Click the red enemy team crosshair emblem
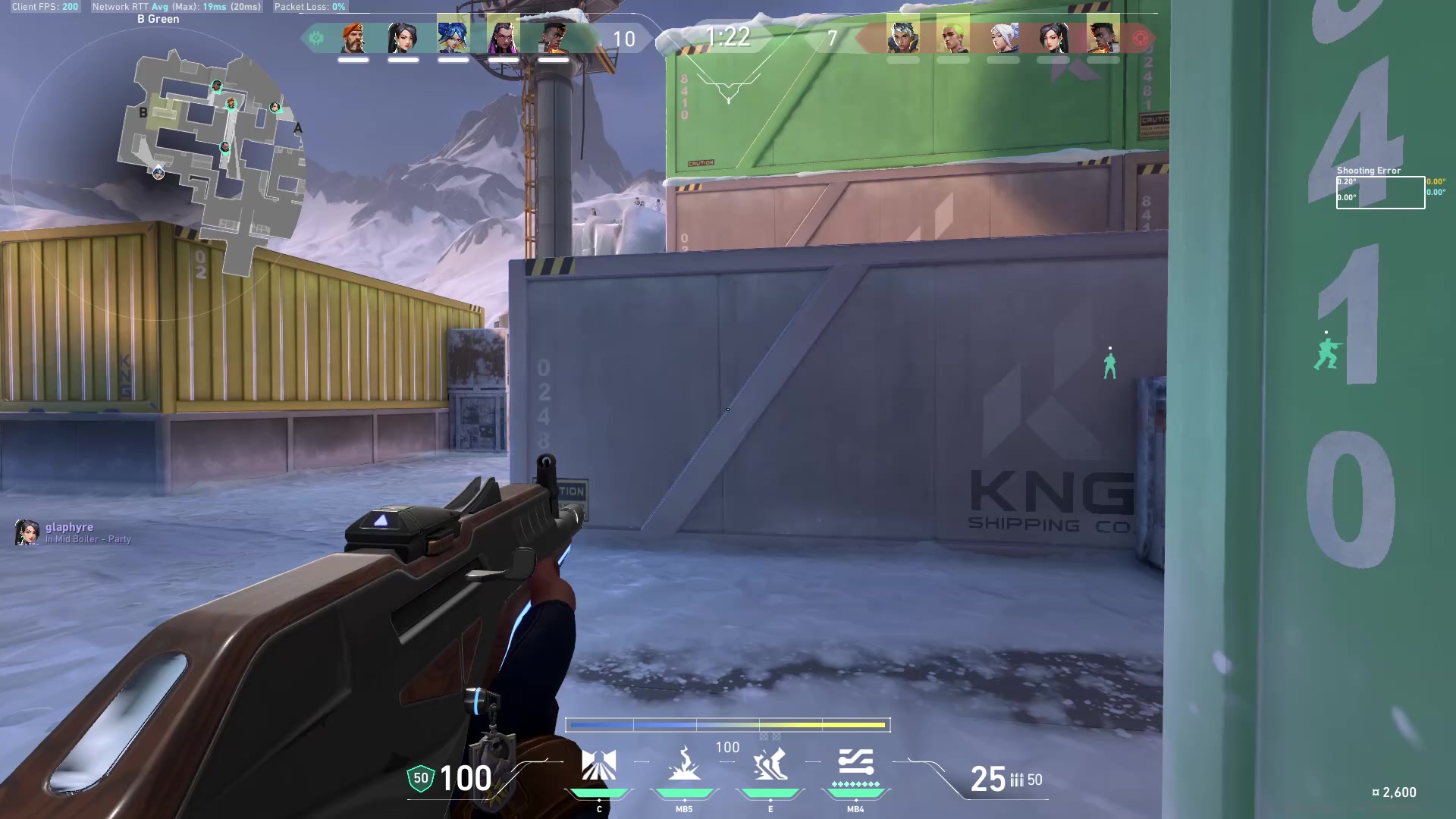This screenshot has height=819, width=1456. tap(1141, 36)
